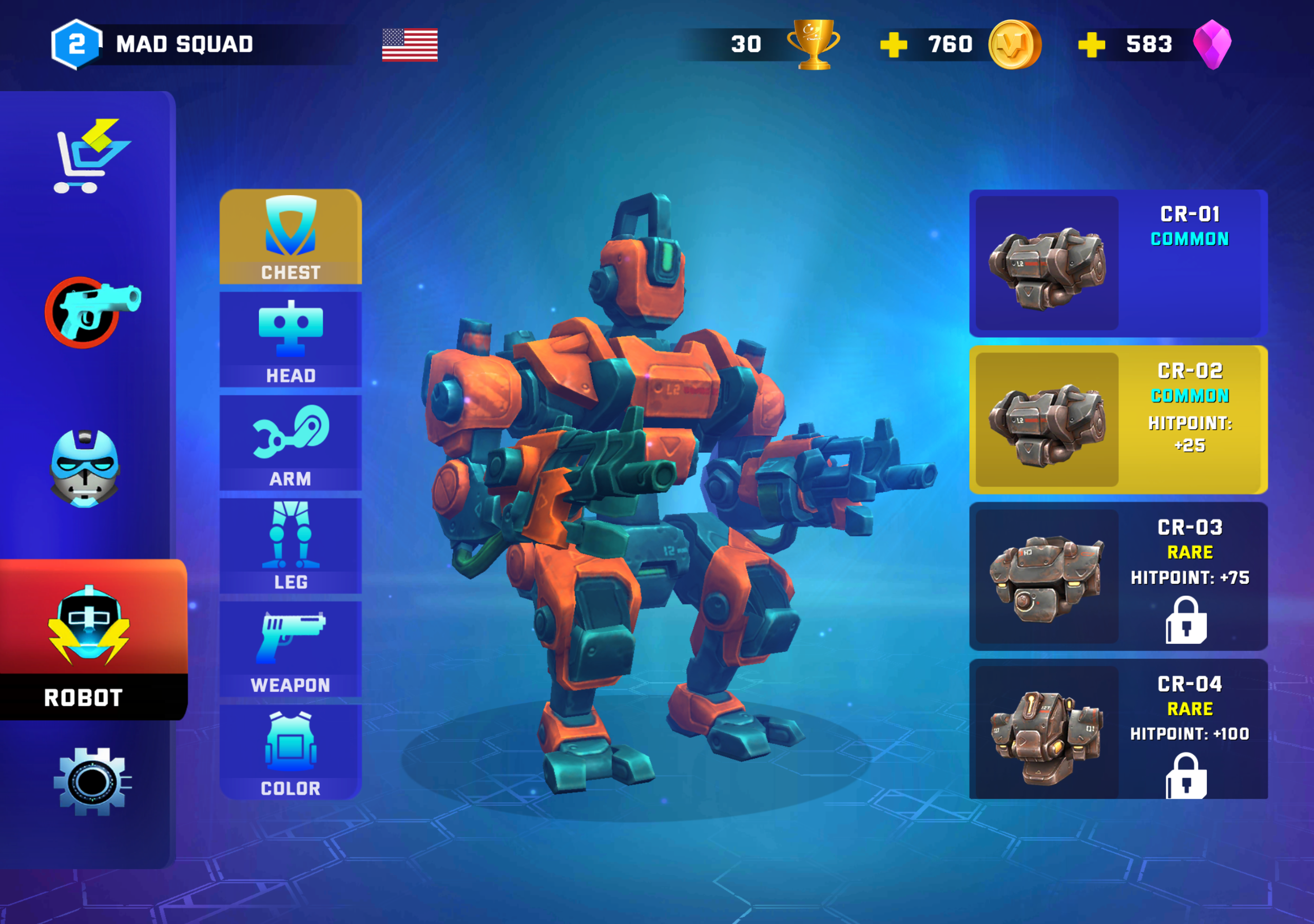Select the Robot section in left sidebar

[90, 624]
